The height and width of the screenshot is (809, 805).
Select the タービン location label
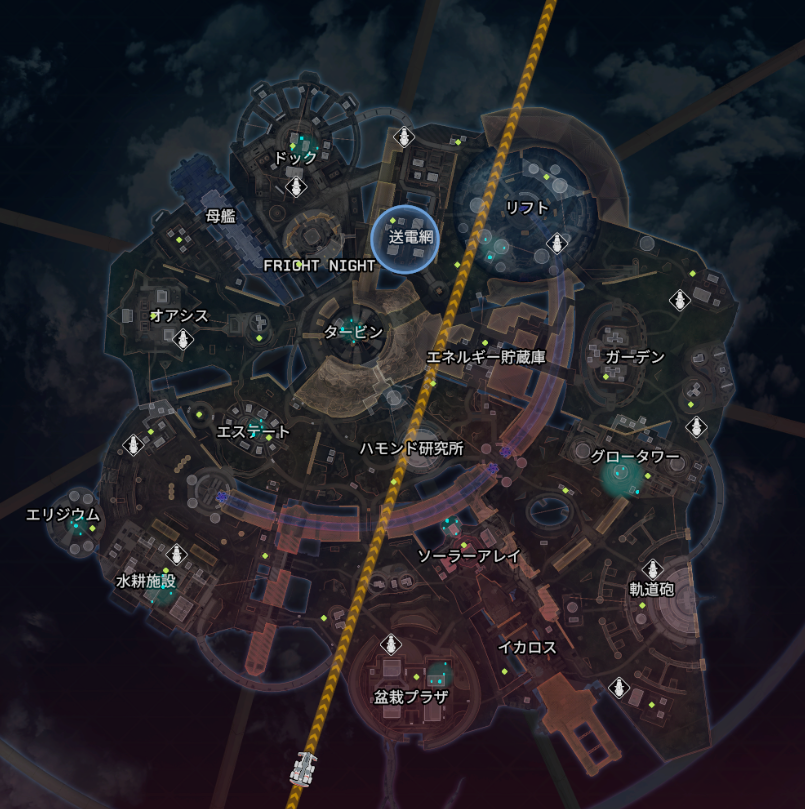click(354, 332)
